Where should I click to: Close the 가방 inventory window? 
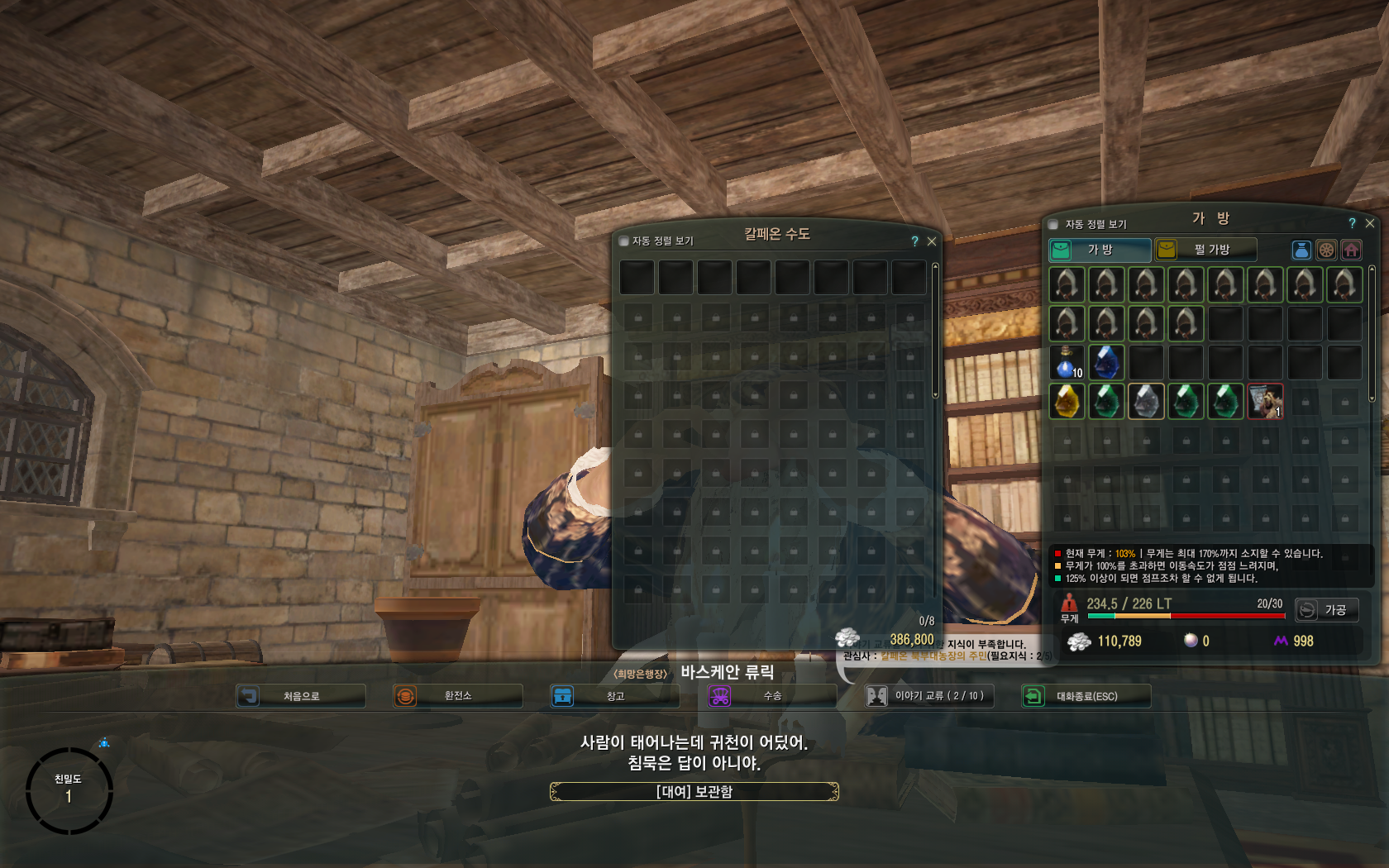[1370, 223]
